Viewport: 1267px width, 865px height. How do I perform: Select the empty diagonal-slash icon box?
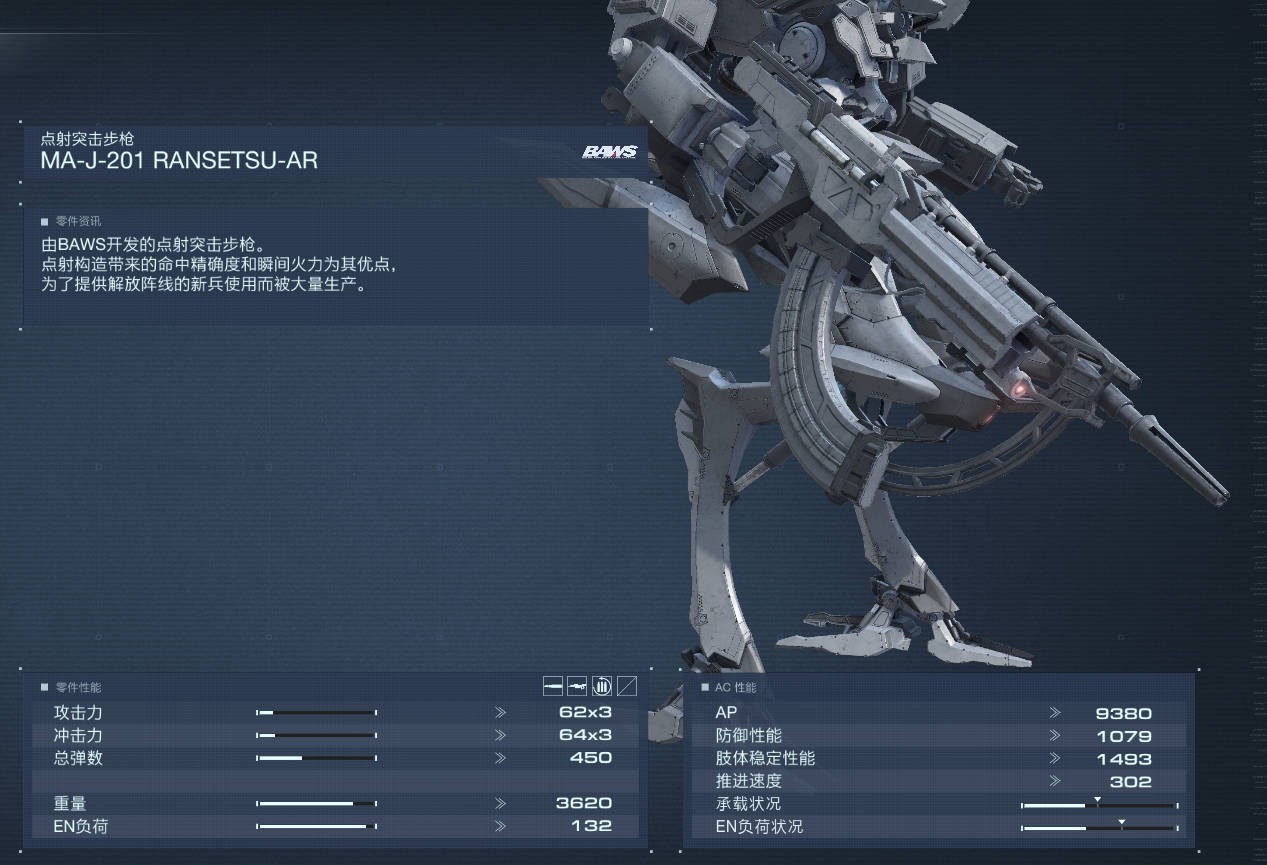[627, 686]
